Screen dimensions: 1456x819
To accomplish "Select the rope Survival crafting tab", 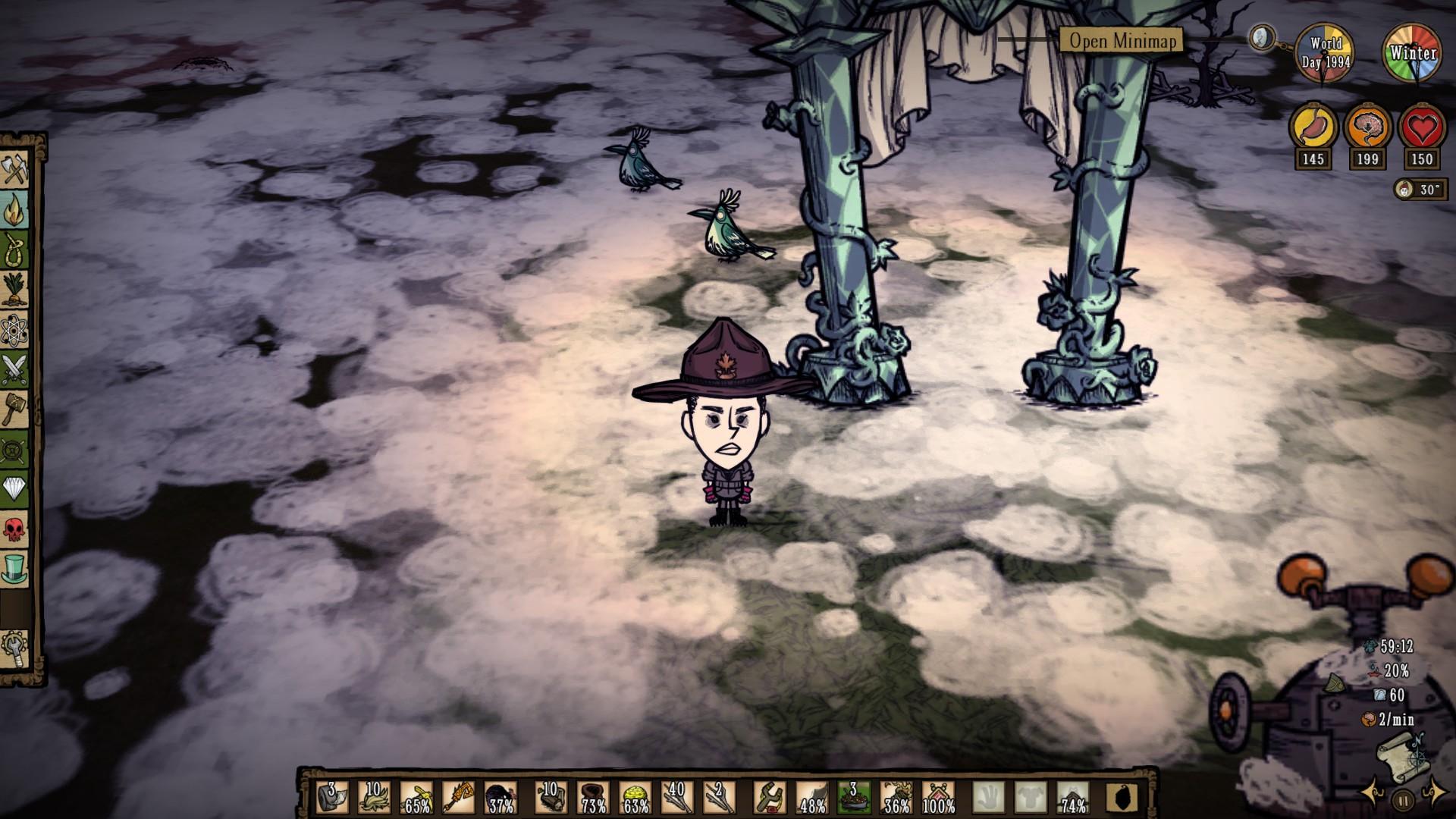I will [15, 248].
